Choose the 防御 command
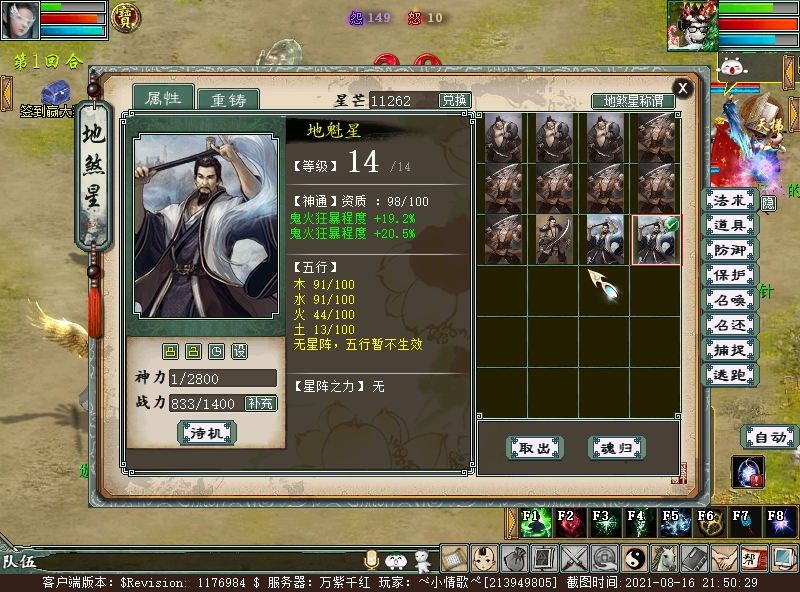 [730, 251]
